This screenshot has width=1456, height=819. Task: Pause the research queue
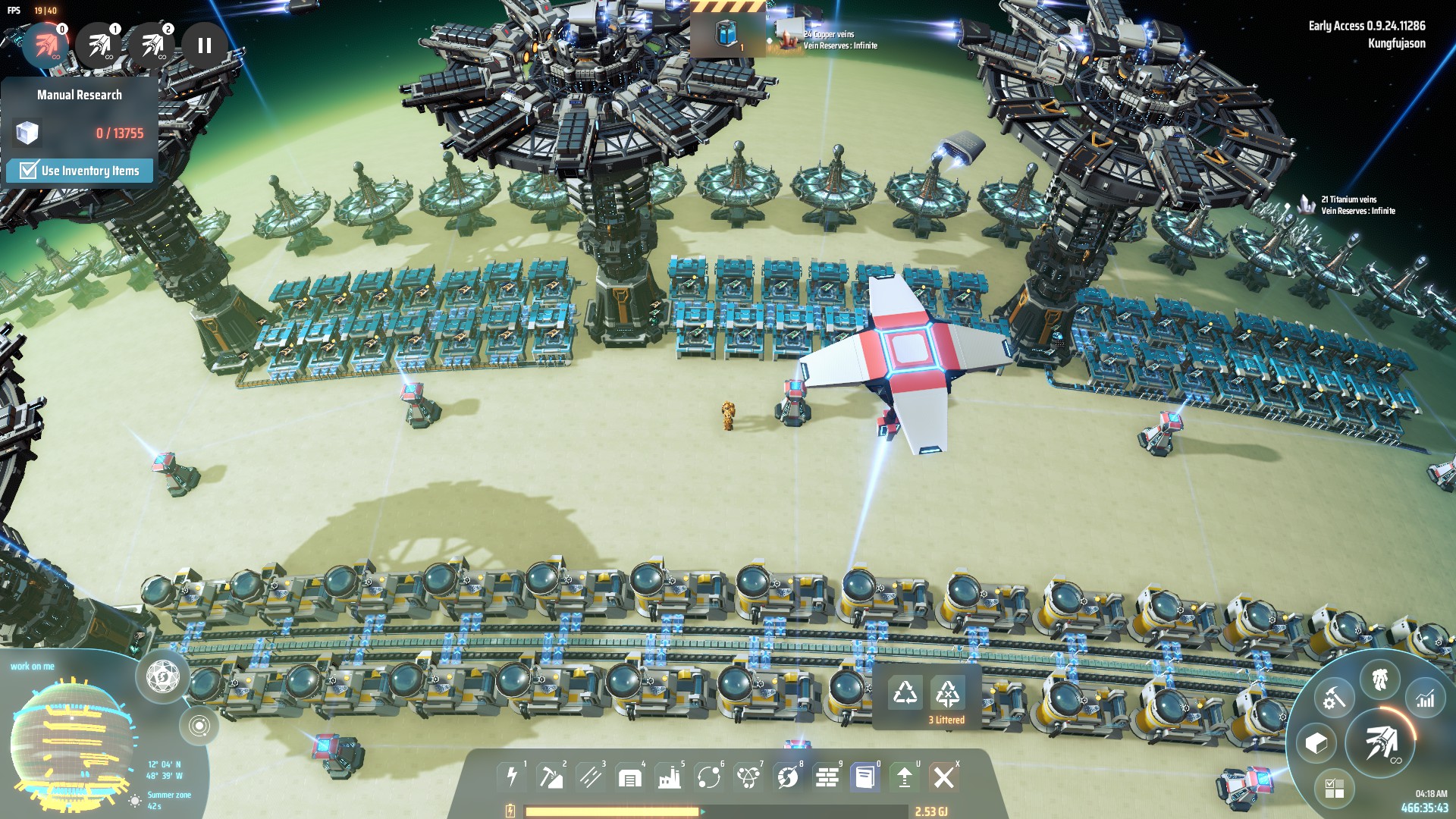pyautogui.click(x=204, y=45)
